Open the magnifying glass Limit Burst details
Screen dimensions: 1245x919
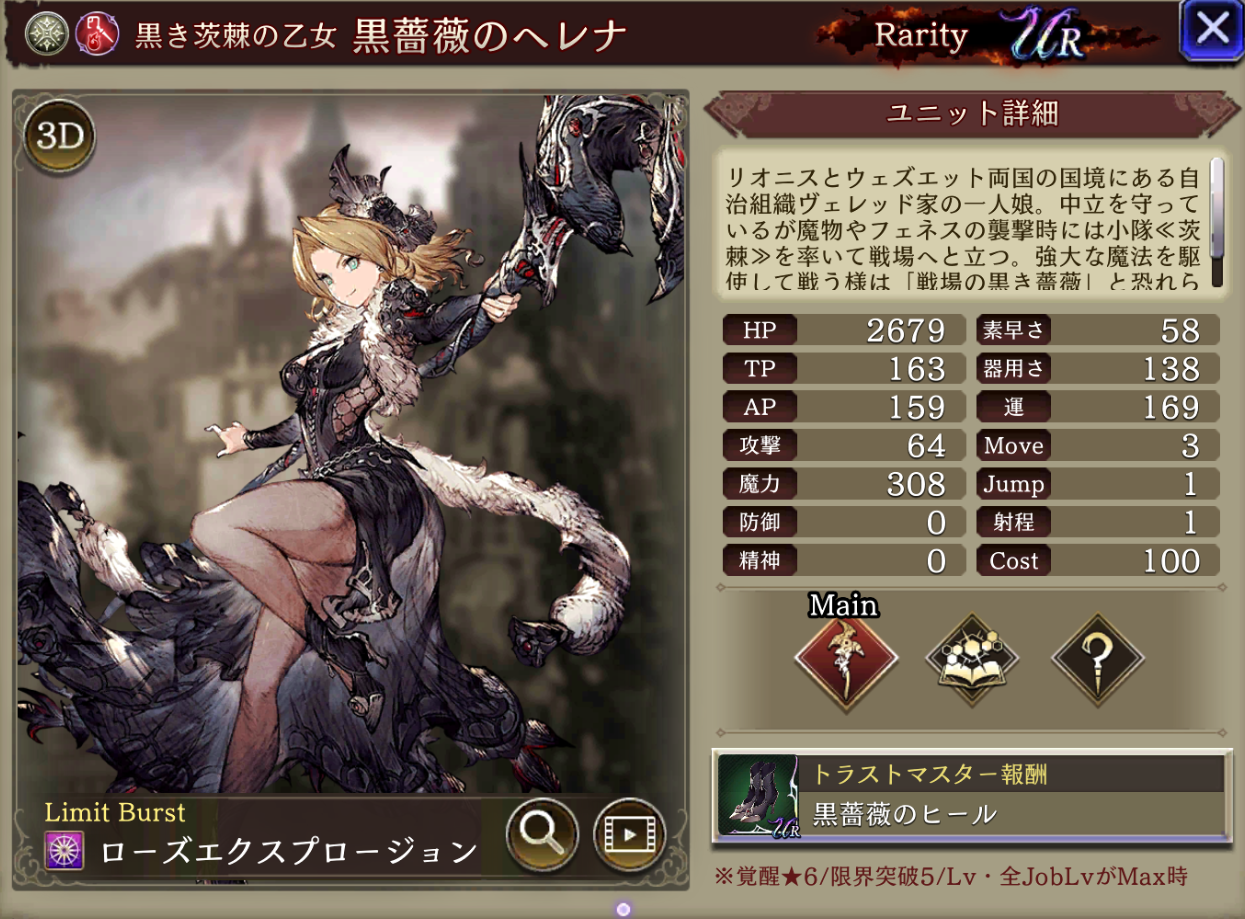tap(542, 831)
